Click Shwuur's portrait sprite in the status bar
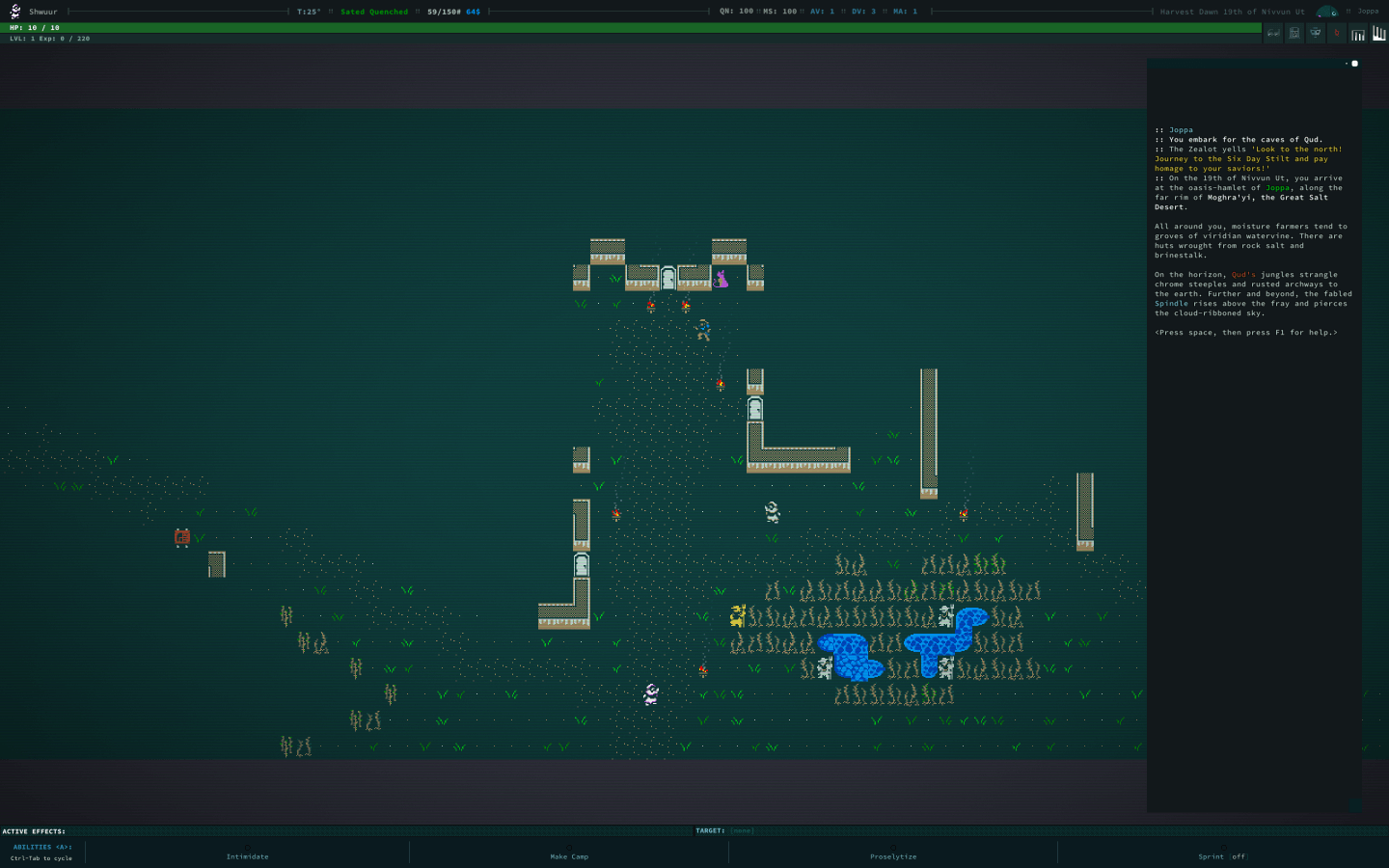 (14, 11)
